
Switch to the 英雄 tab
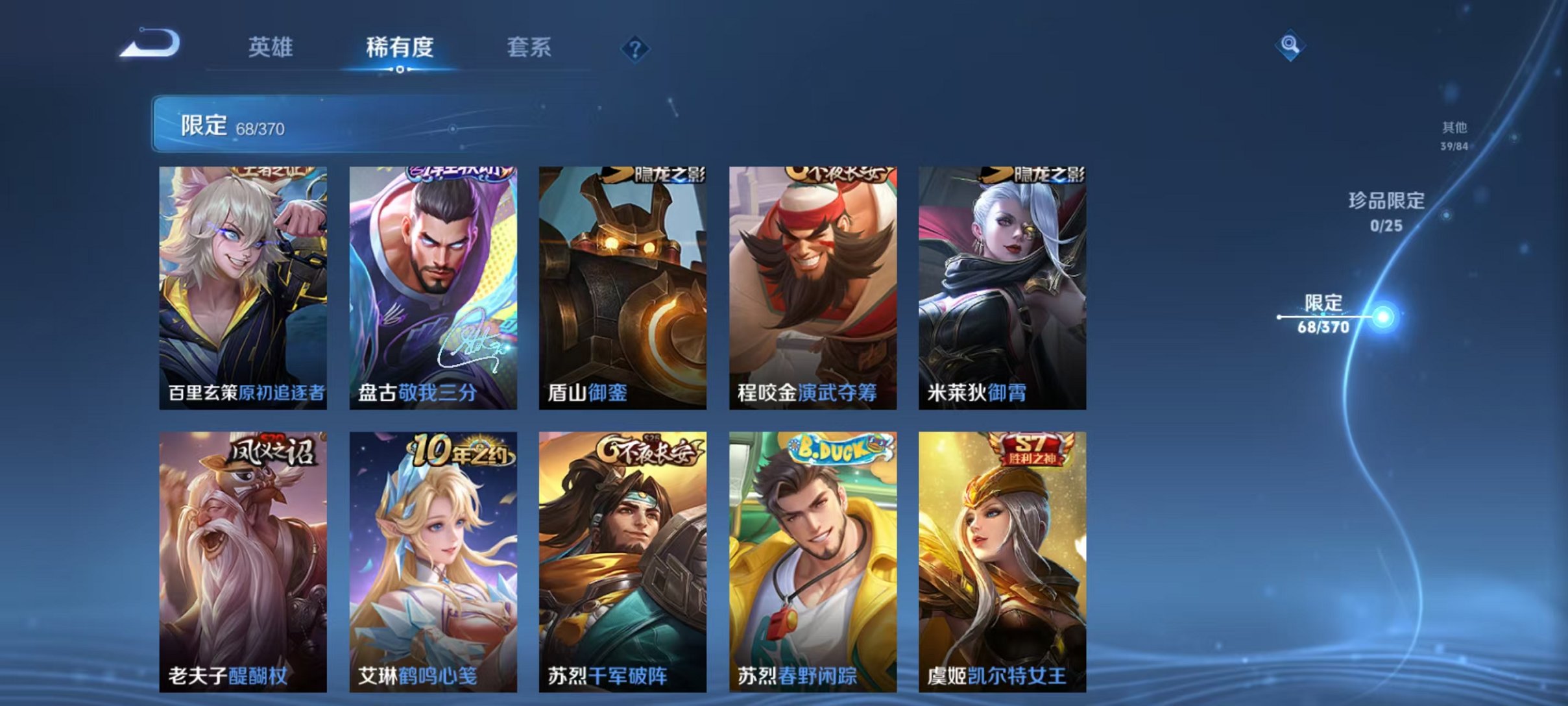271,47
